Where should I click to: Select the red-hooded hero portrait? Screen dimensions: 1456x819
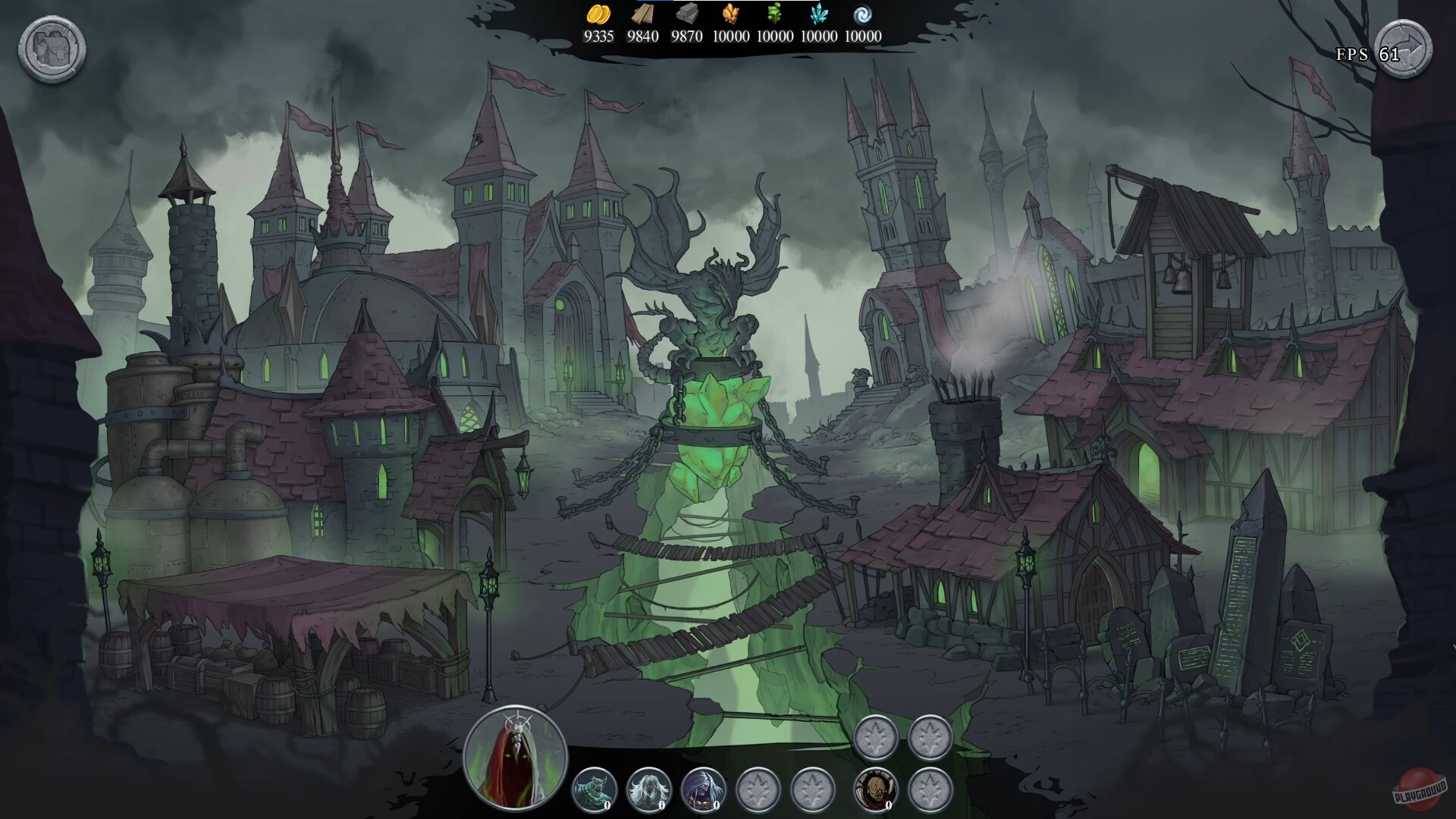(516, 756)
